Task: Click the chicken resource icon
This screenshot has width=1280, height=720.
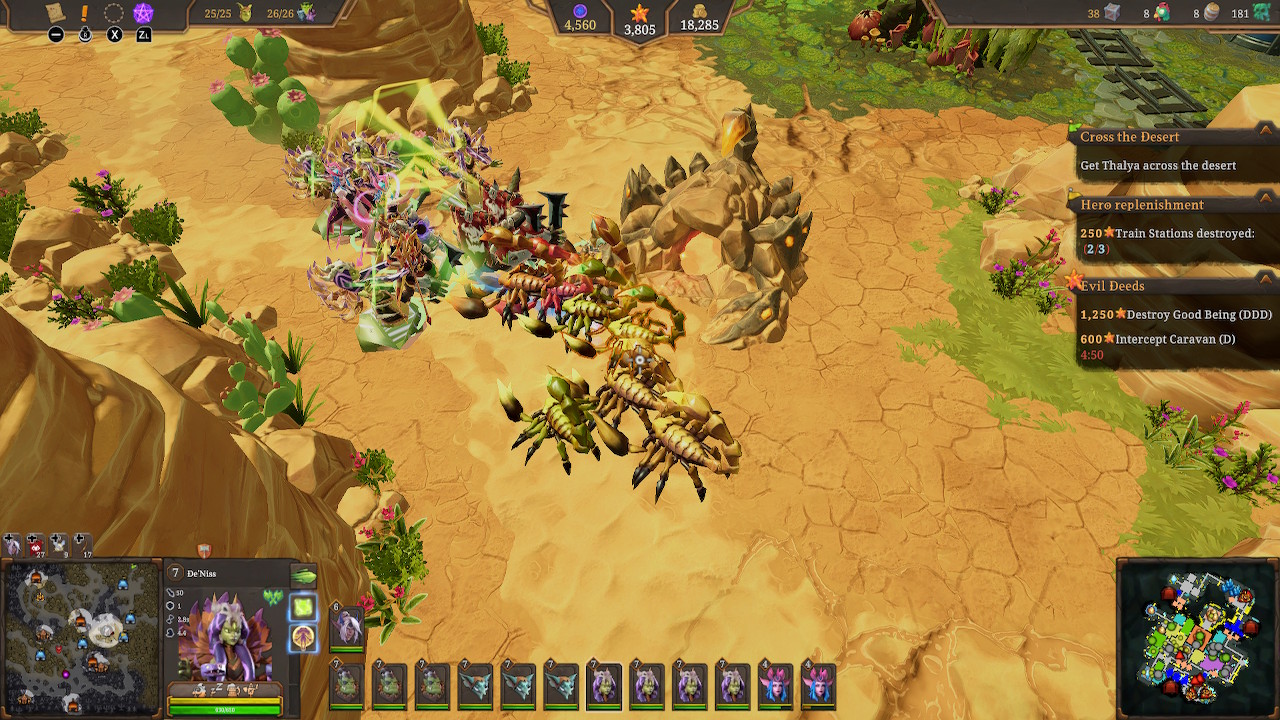Action: click(1164, 13)
